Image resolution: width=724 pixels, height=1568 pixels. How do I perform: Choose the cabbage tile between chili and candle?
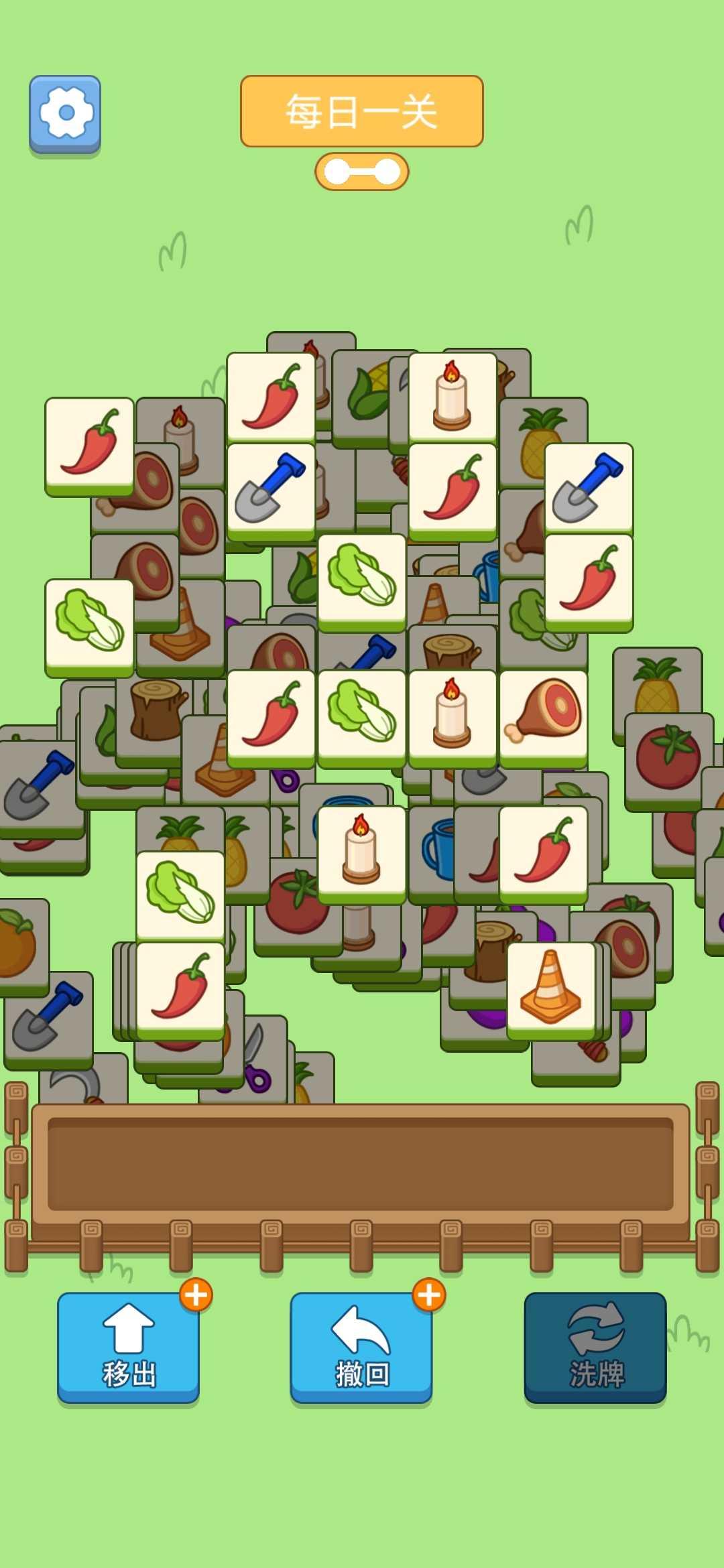(x=362, y=716)
